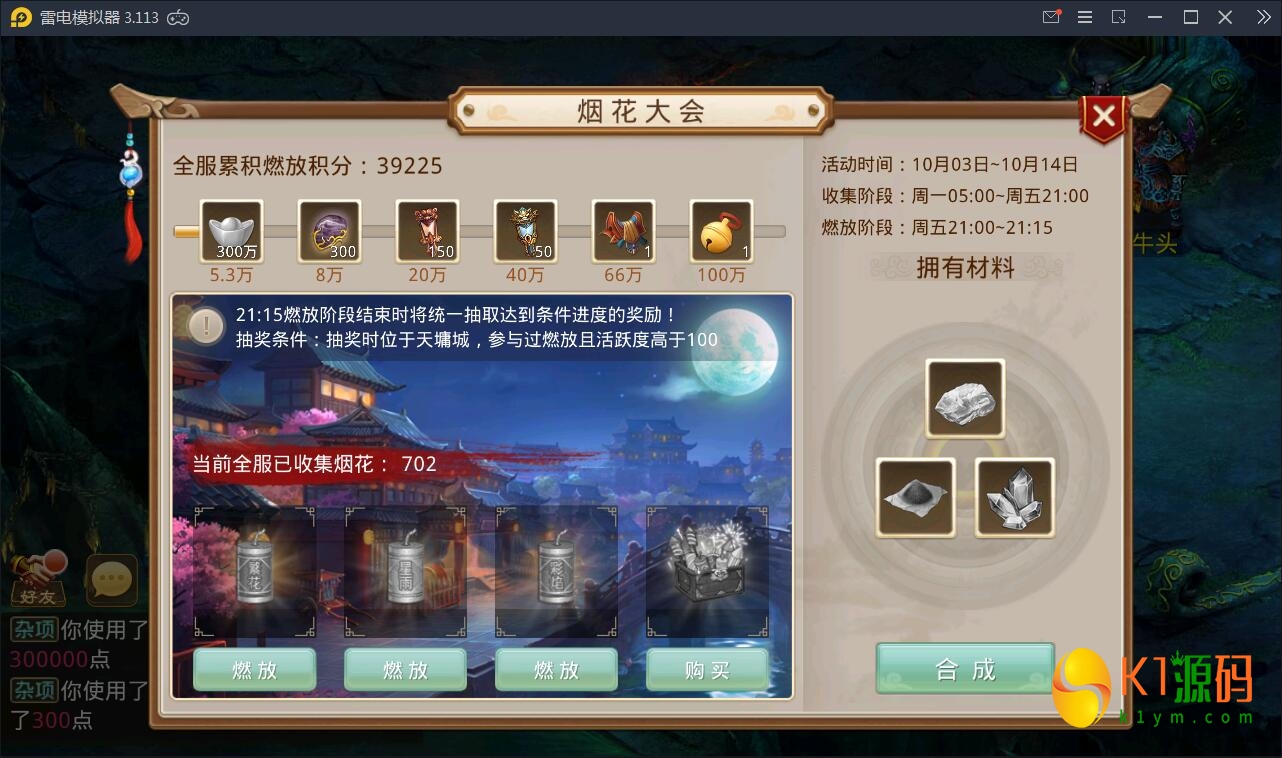Expand the emulator sidebar with the double-arrow chevron

point(1263,17)
